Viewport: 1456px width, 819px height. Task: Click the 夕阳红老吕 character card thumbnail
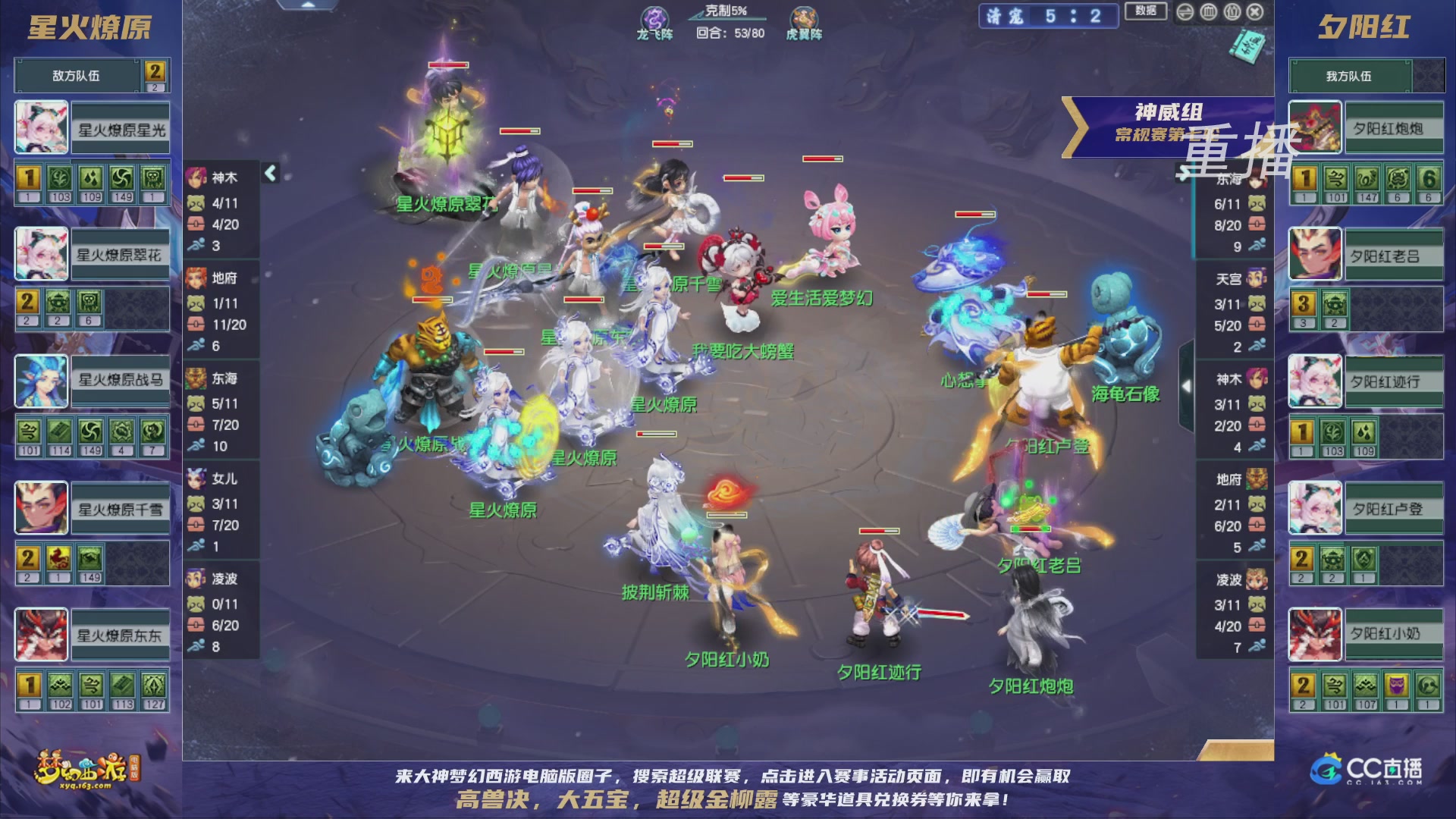click(x=1314, y=254)
